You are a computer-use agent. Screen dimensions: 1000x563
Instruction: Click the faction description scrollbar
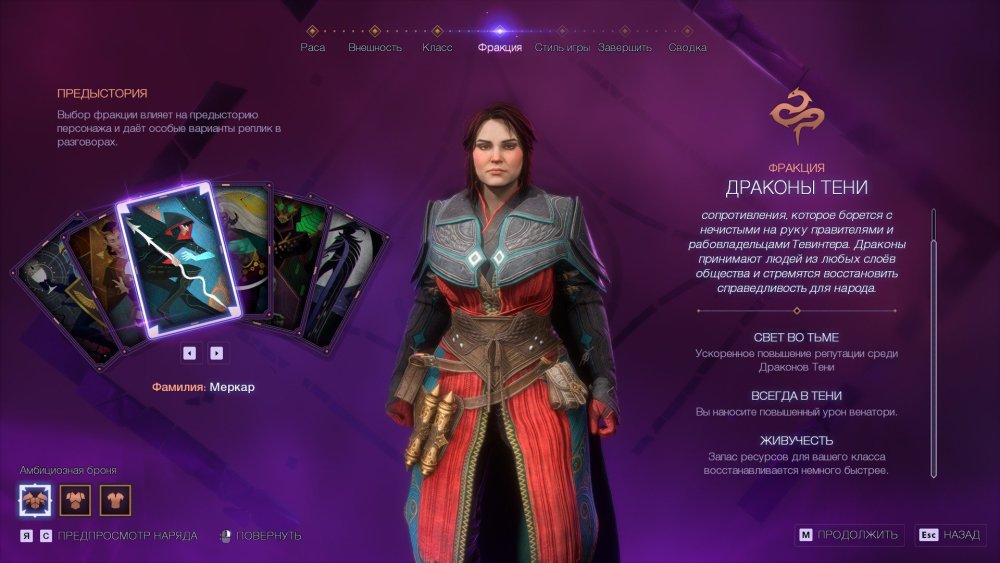pyautogui.click(x=933, y=340)
